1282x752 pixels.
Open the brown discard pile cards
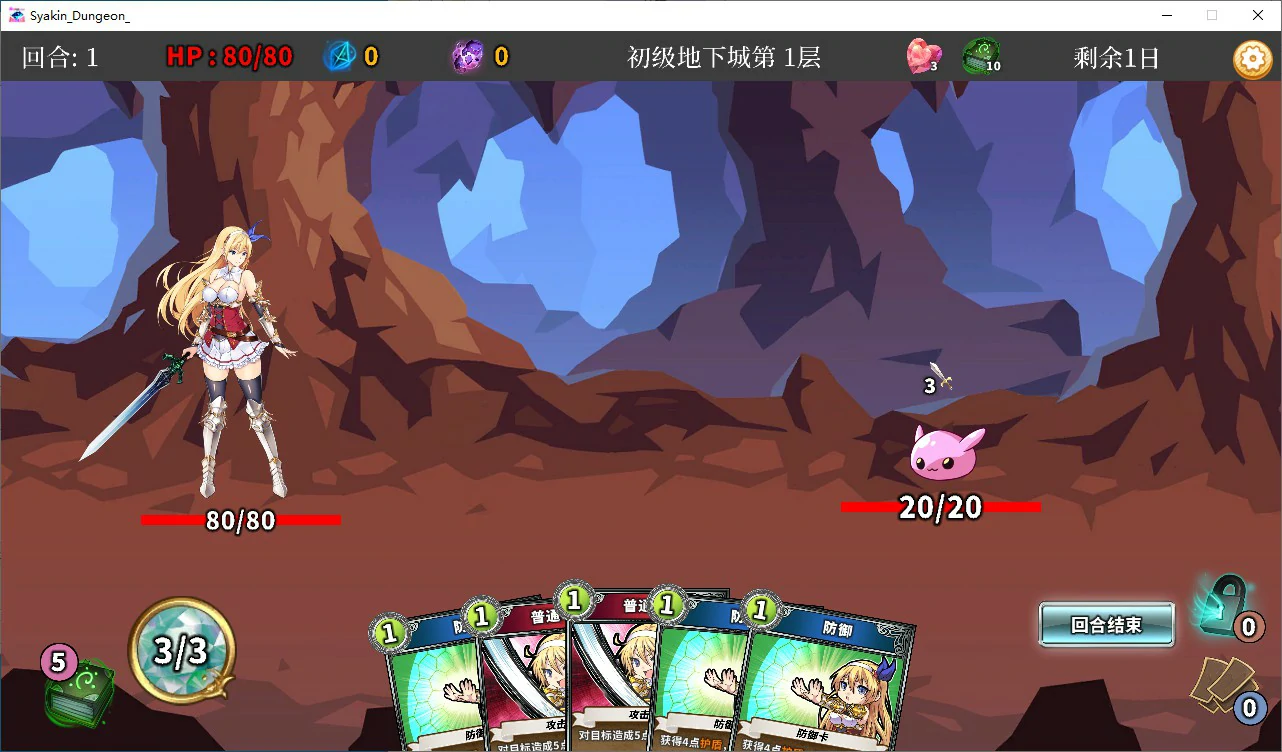(x=1222, y=685)
